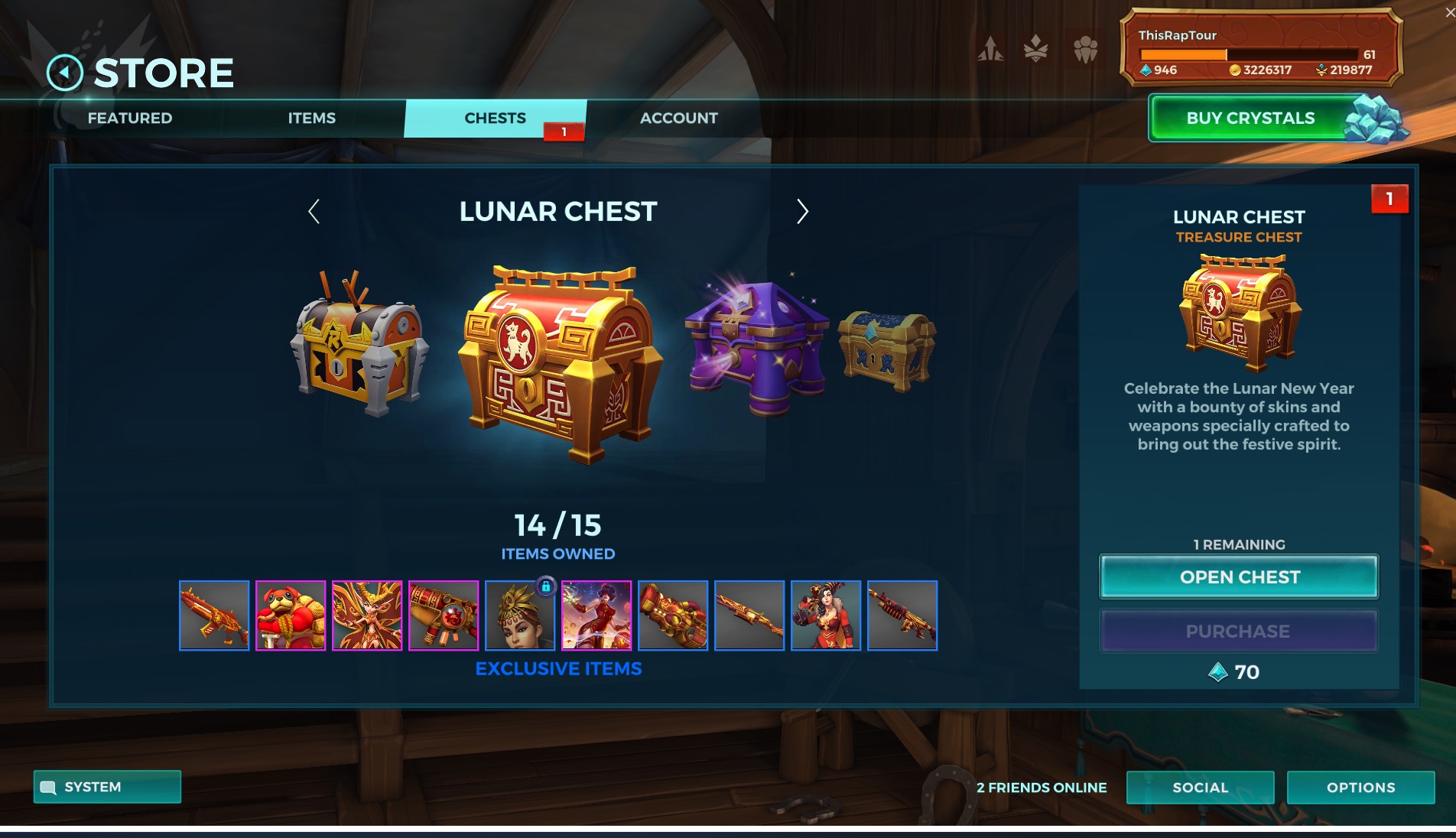The height and width of the screenshot is (838, 1456).
Task: Open the ITEMS tab
Action: tap(310, 118)
